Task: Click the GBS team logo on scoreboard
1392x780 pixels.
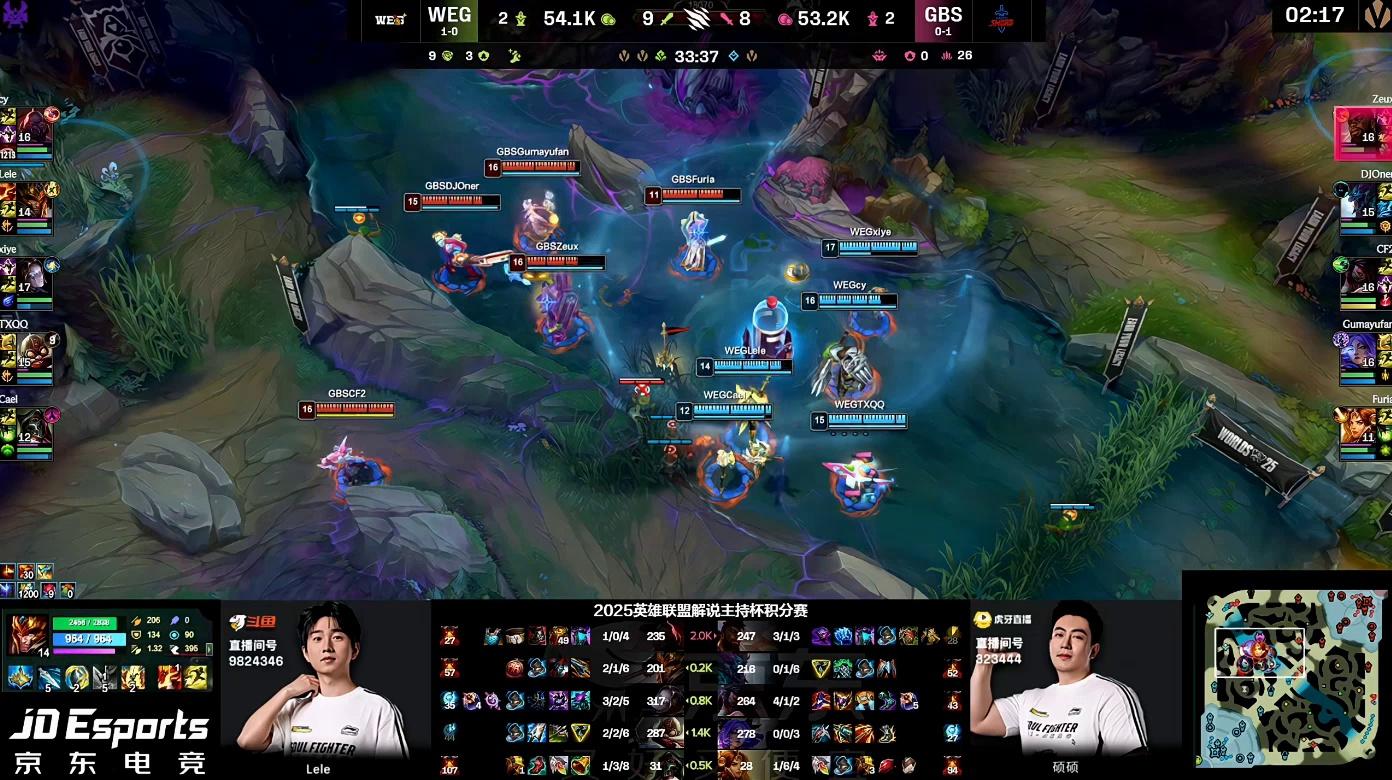Action: [1000, 19]
